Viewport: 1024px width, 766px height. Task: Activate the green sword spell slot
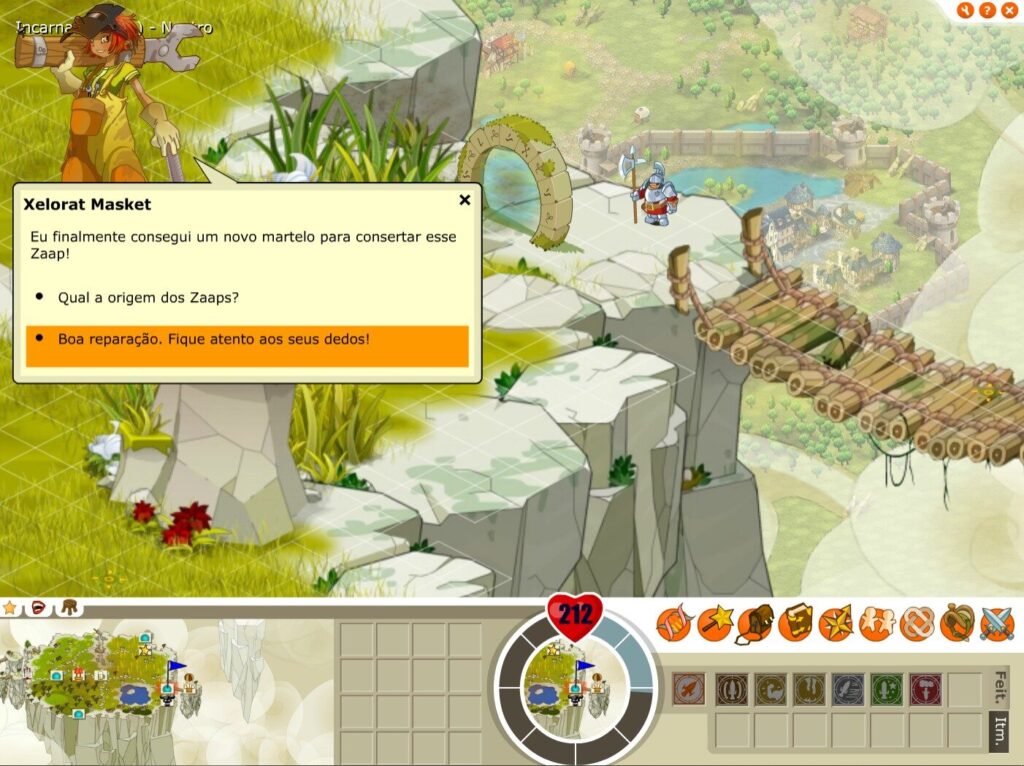point(886,689)
